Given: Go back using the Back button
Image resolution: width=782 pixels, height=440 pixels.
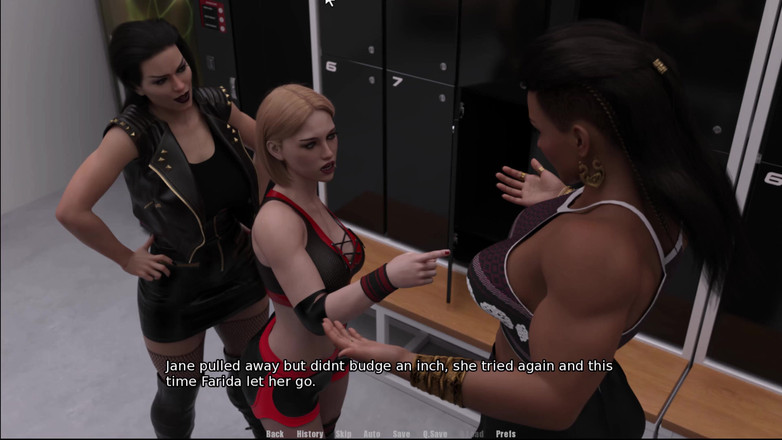Looking at the screenshot, I should coord(275,434).
